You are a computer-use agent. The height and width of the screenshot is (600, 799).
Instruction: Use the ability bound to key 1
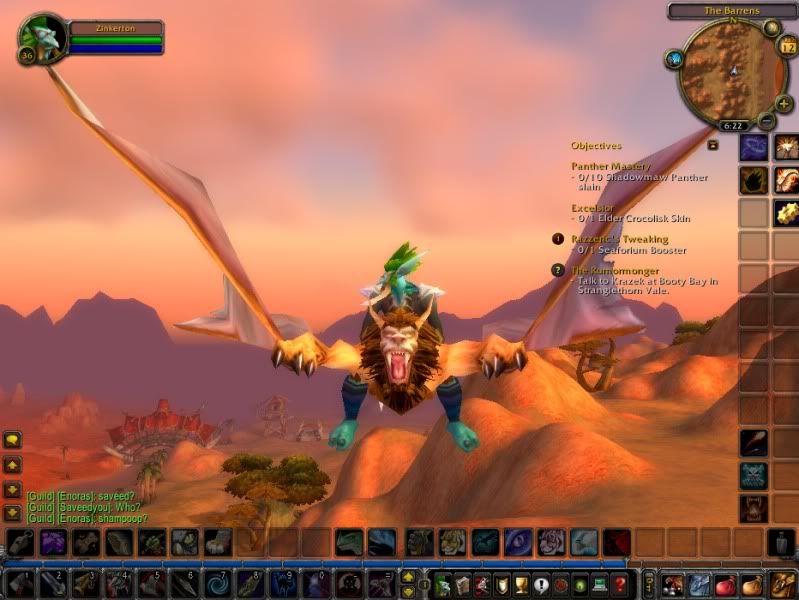(19, 583)
